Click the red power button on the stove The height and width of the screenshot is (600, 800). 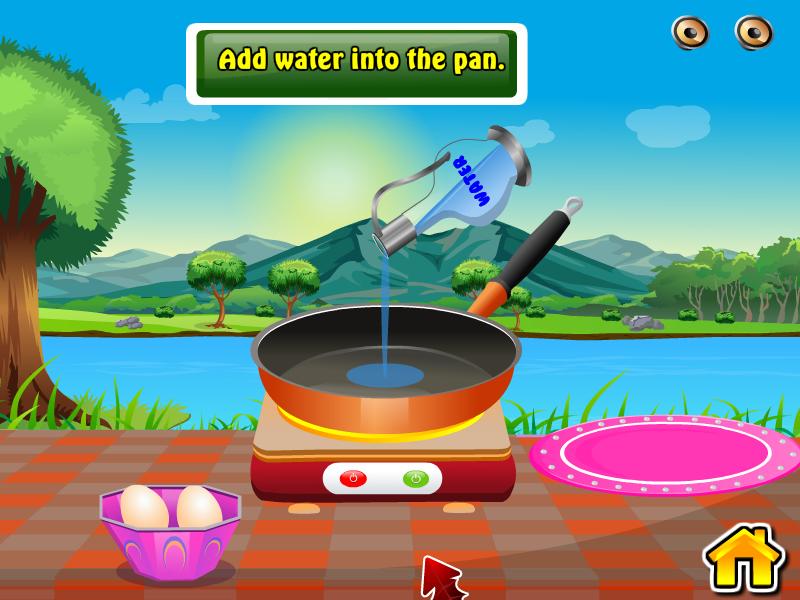pos(351,478)
